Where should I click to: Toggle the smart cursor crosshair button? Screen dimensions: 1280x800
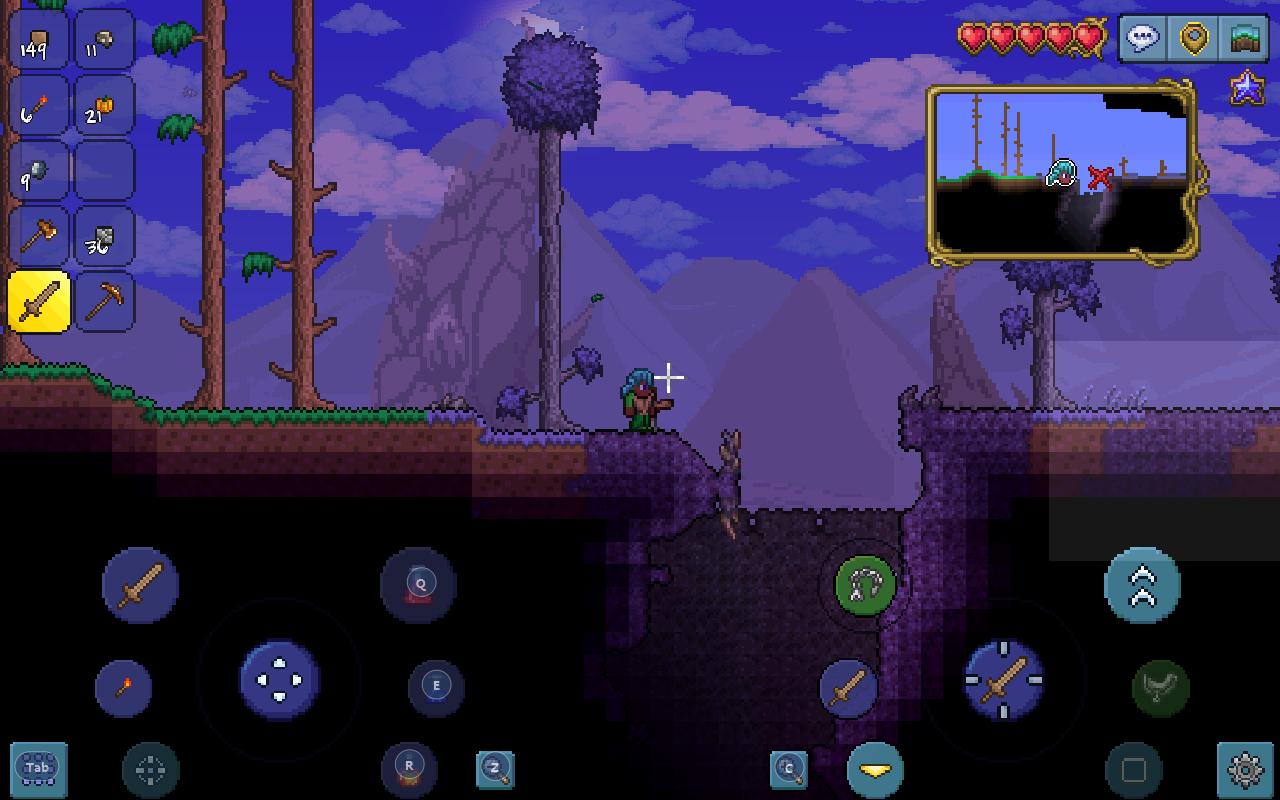150,769
